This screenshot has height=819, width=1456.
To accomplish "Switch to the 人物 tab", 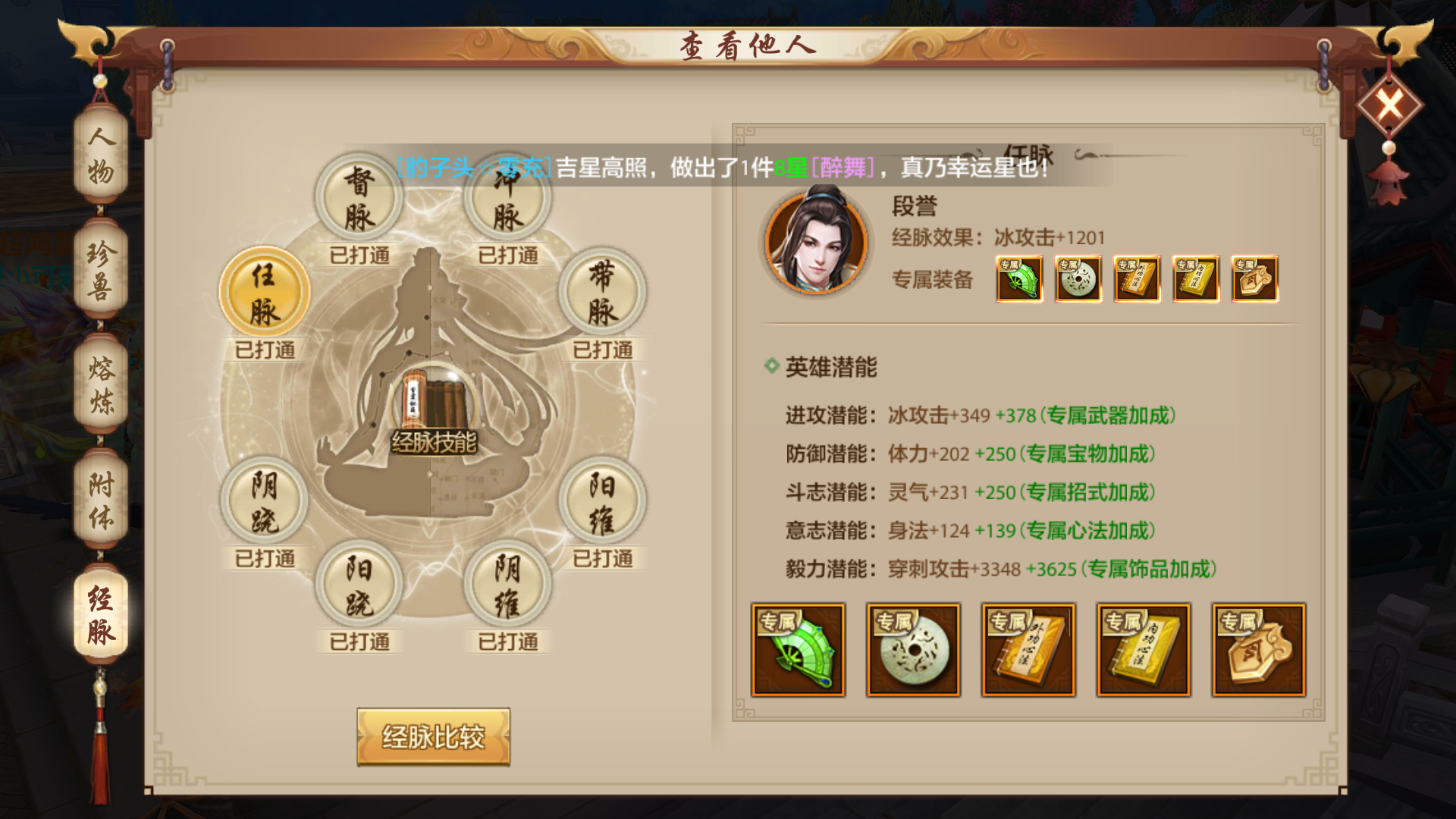I will click(101, 156).
